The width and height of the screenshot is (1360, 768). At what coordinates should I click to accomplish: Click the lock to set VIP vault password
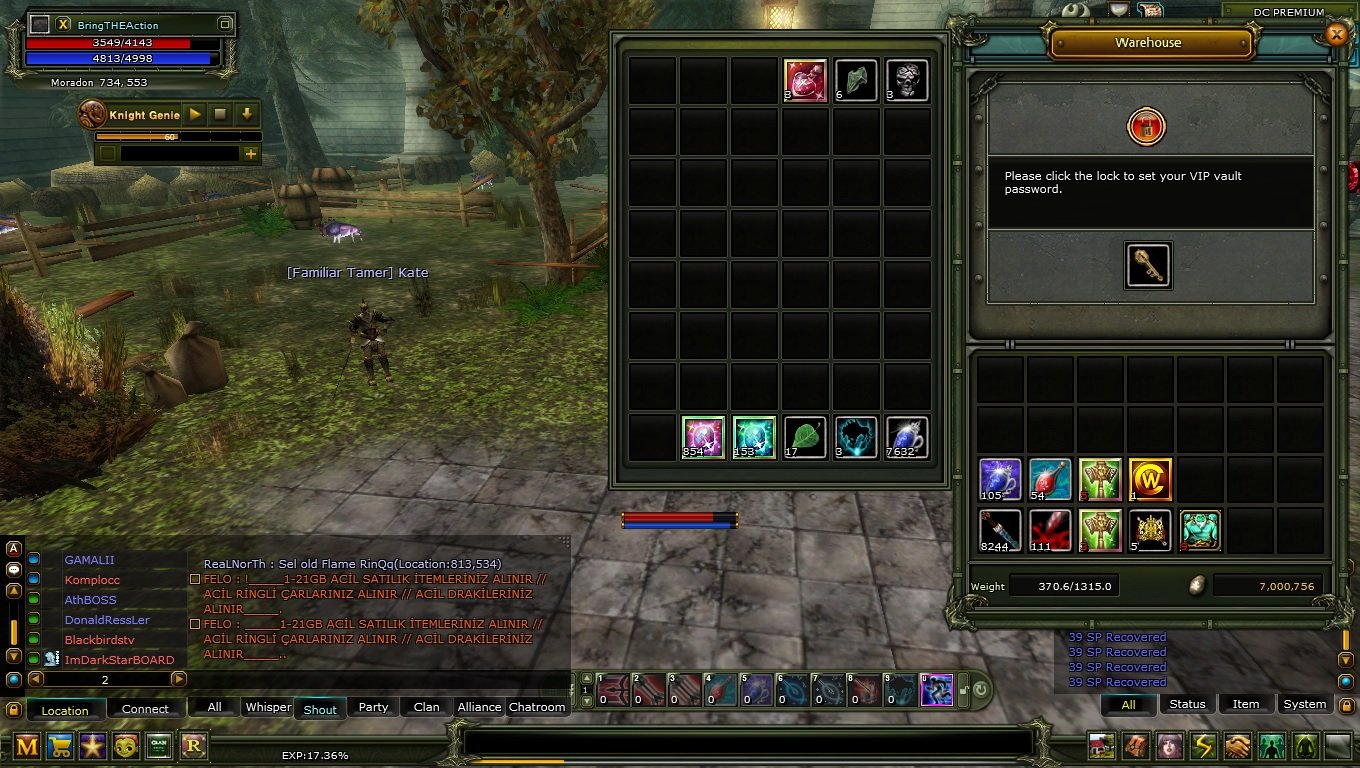click(x=1147, y=127)
